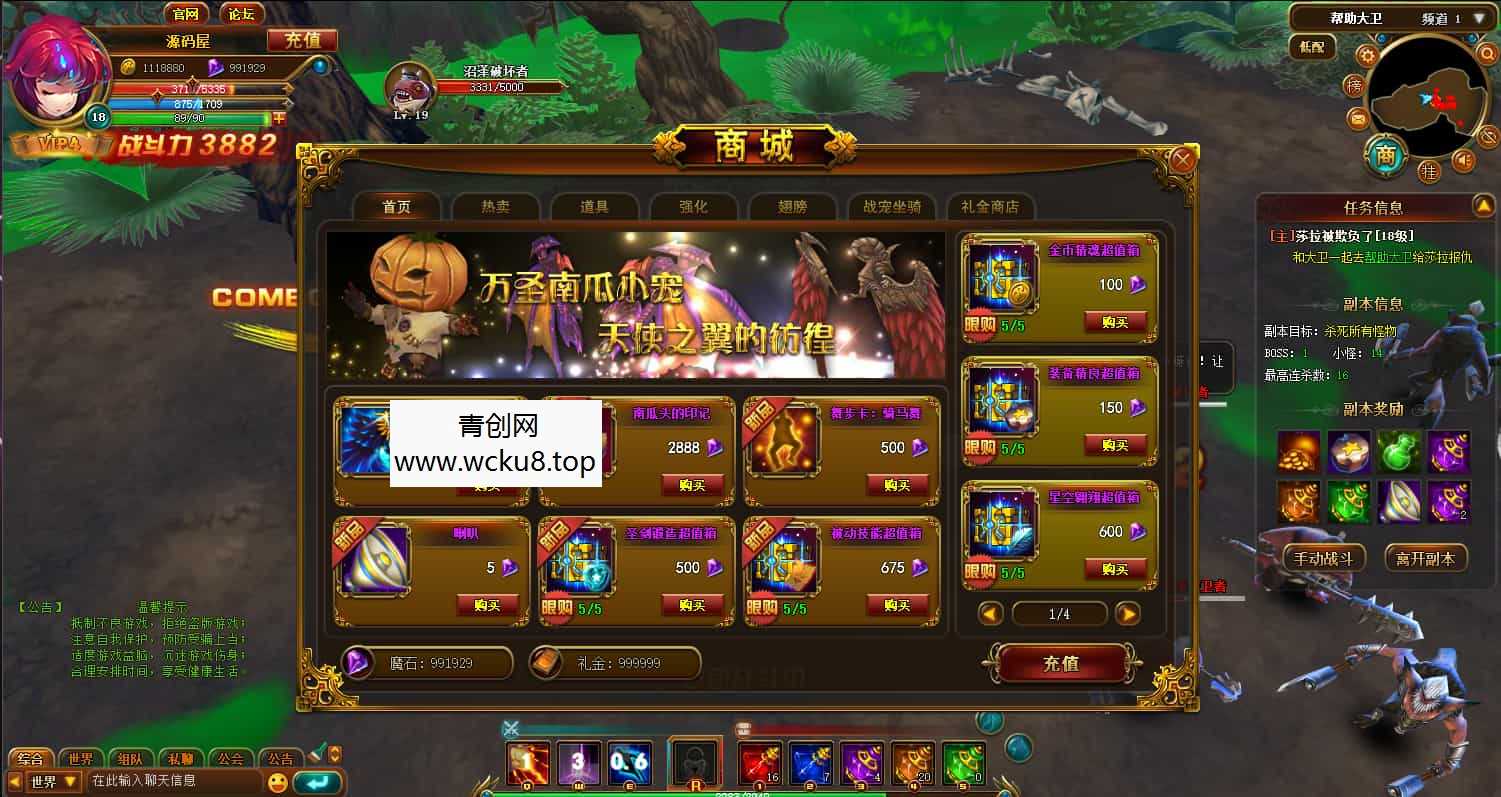Click the 挂 auto-battle icon near the minimap
The width and height of the screenshot is (1501, 797).
(x=1430, y=170)
